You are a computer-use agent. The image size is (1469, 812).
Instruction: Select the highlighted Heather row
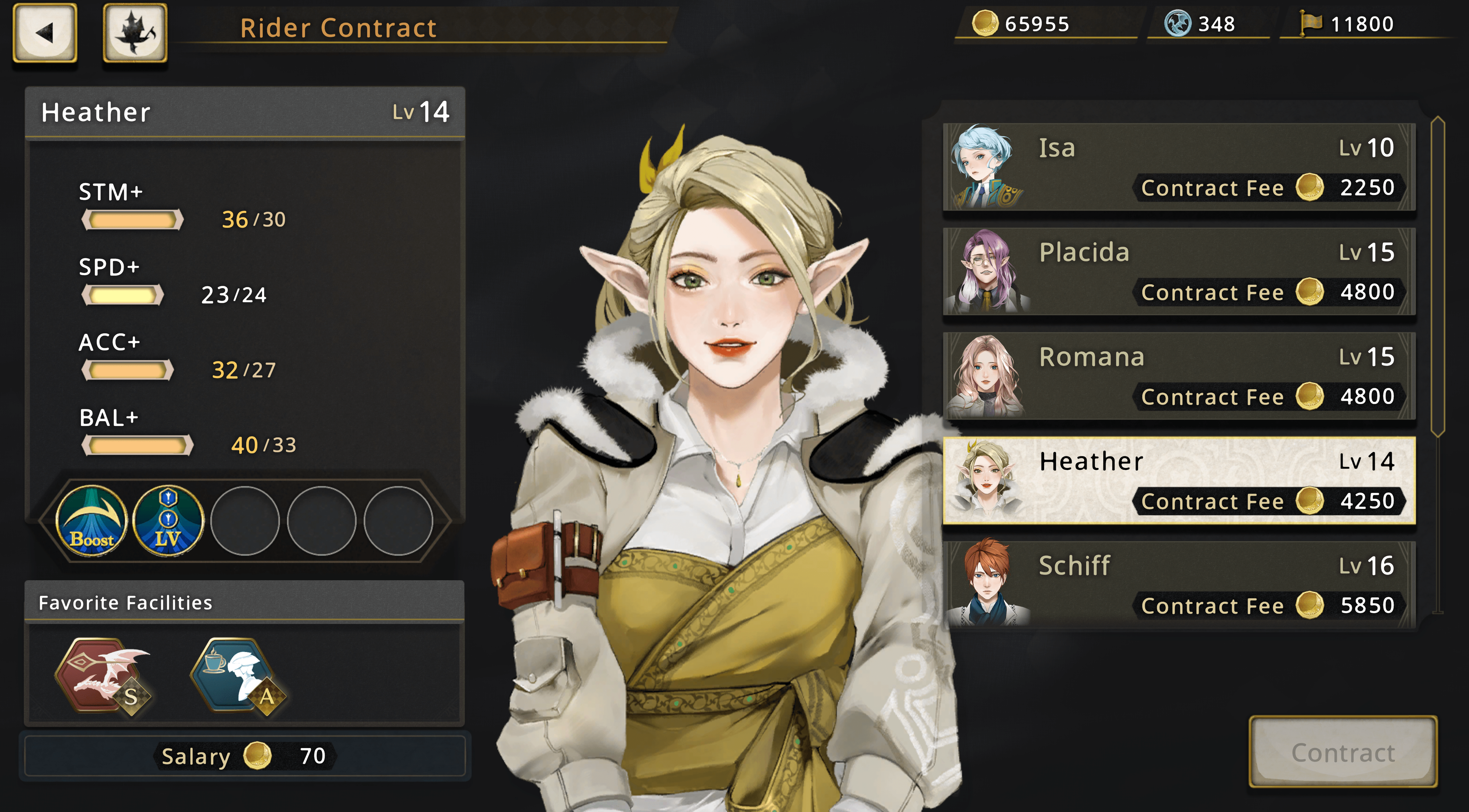1179,480
